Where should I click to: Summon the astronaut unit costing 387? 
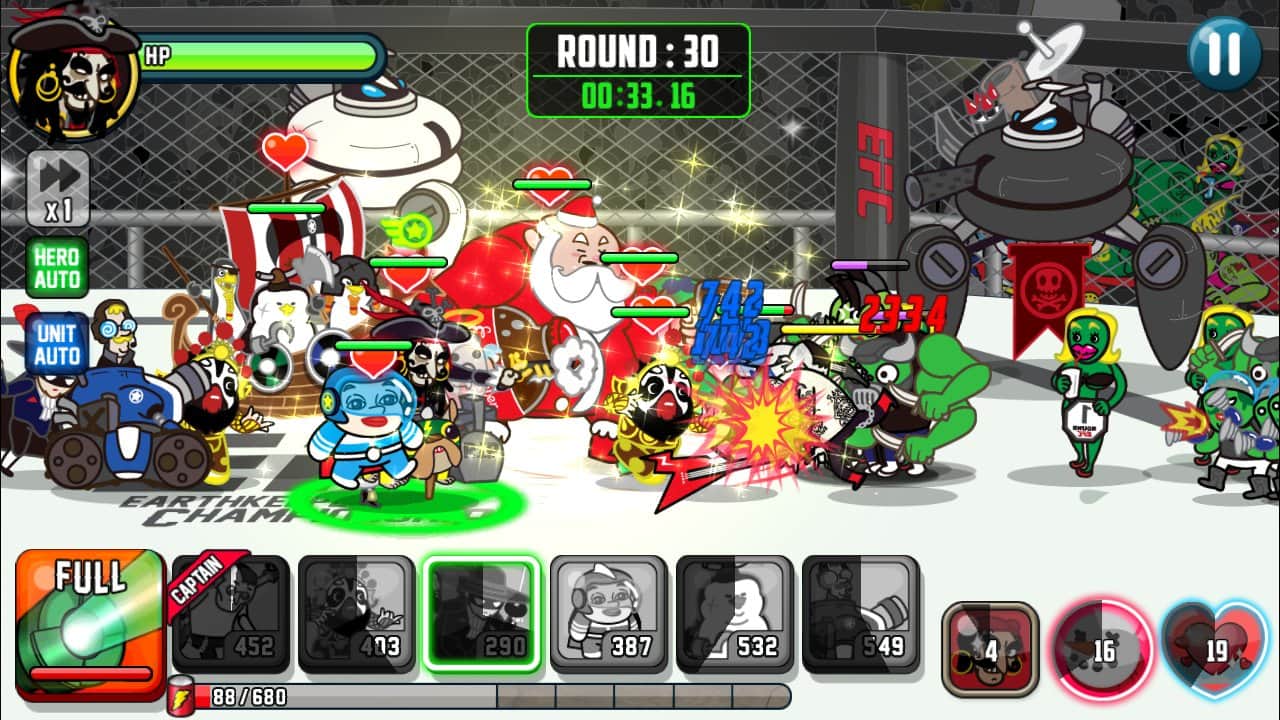coord(608,614)
